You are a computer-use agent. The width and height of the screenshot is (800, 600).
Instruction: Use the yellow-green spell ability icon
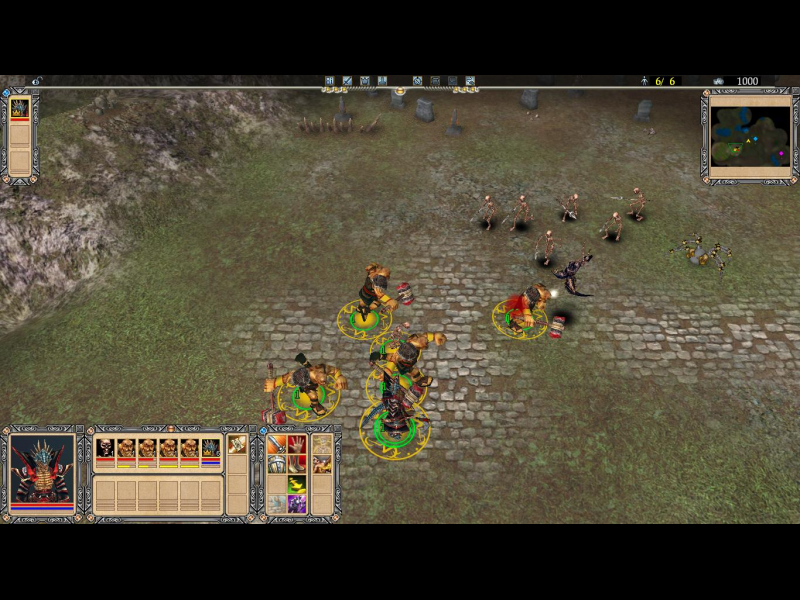(x=297, y=484)
